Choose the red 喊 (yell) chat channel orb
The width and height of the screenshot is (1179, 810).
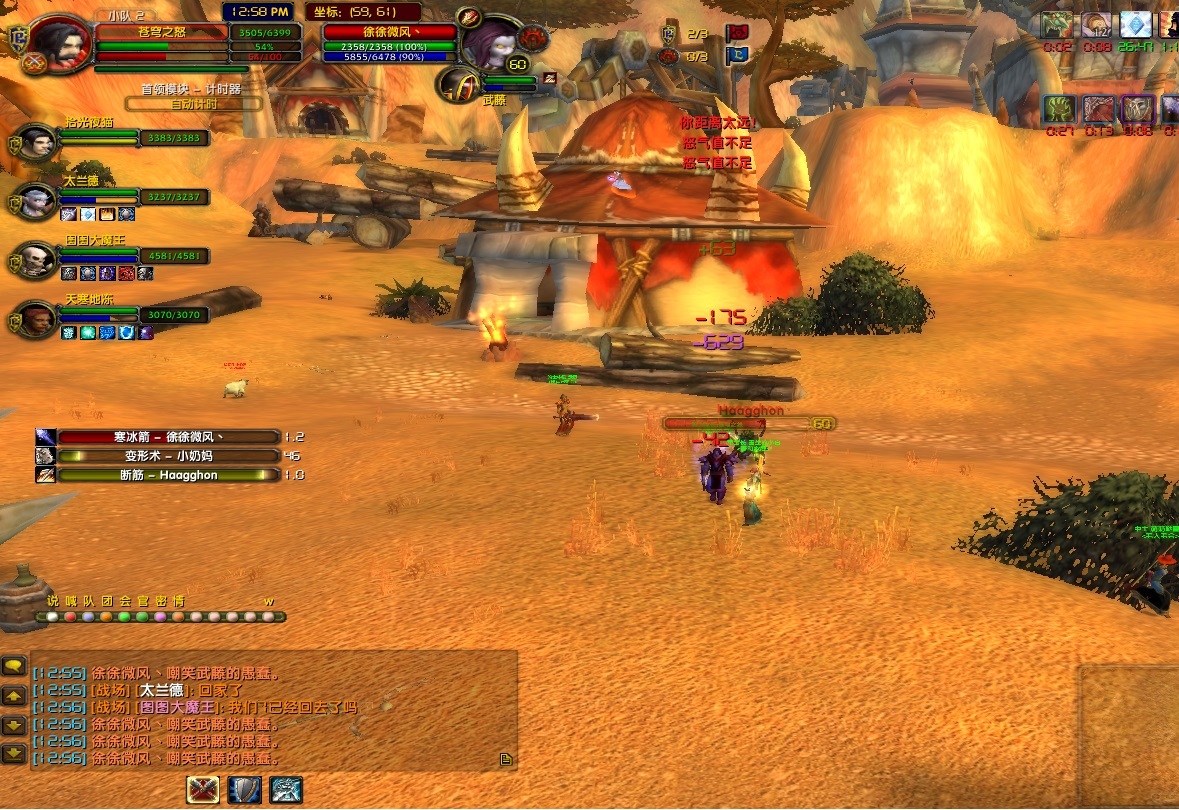pos(71,617)
